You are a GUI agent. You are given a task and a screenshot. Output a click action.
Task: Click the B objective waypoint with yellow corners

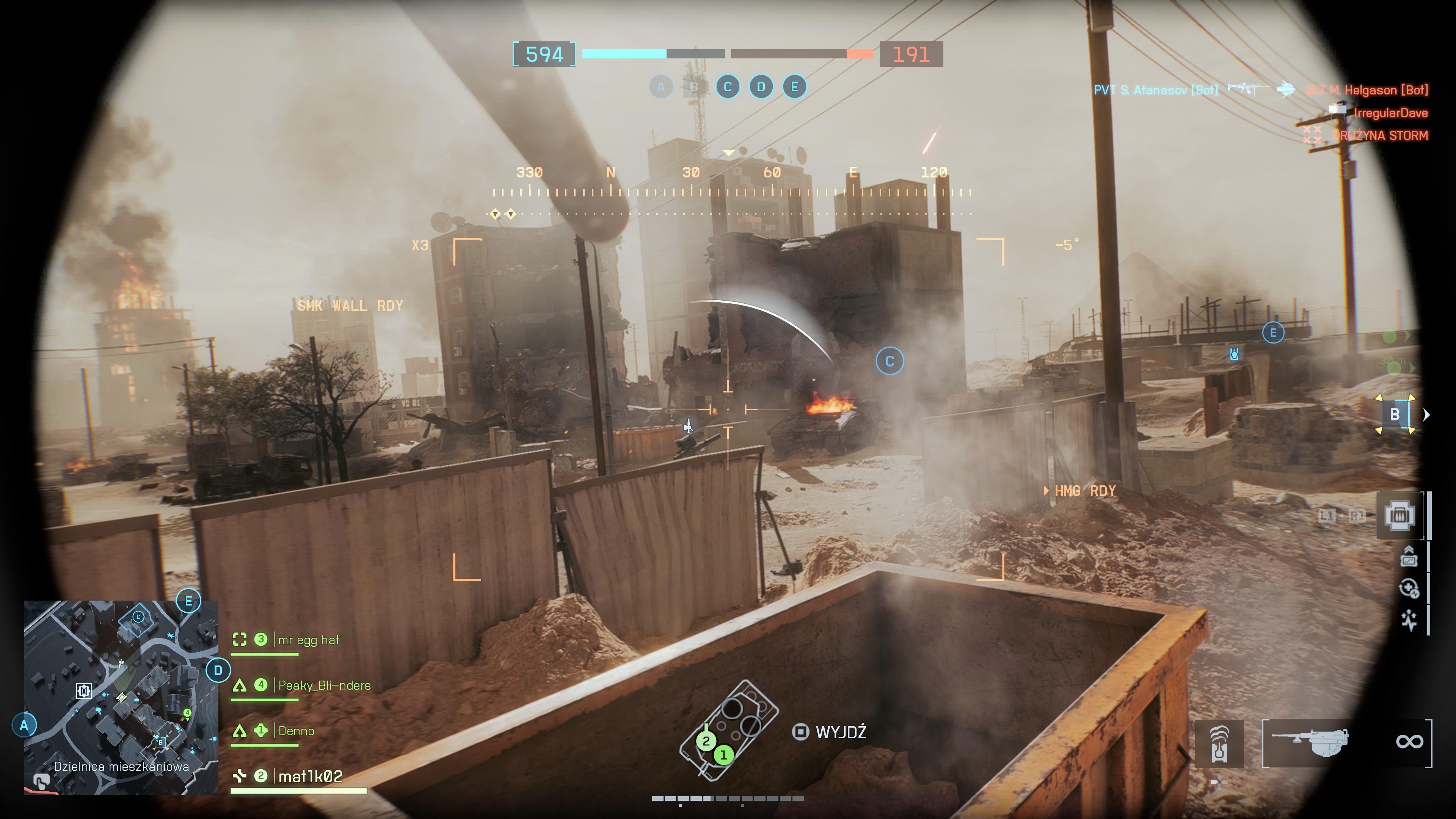coord(1395,415)
